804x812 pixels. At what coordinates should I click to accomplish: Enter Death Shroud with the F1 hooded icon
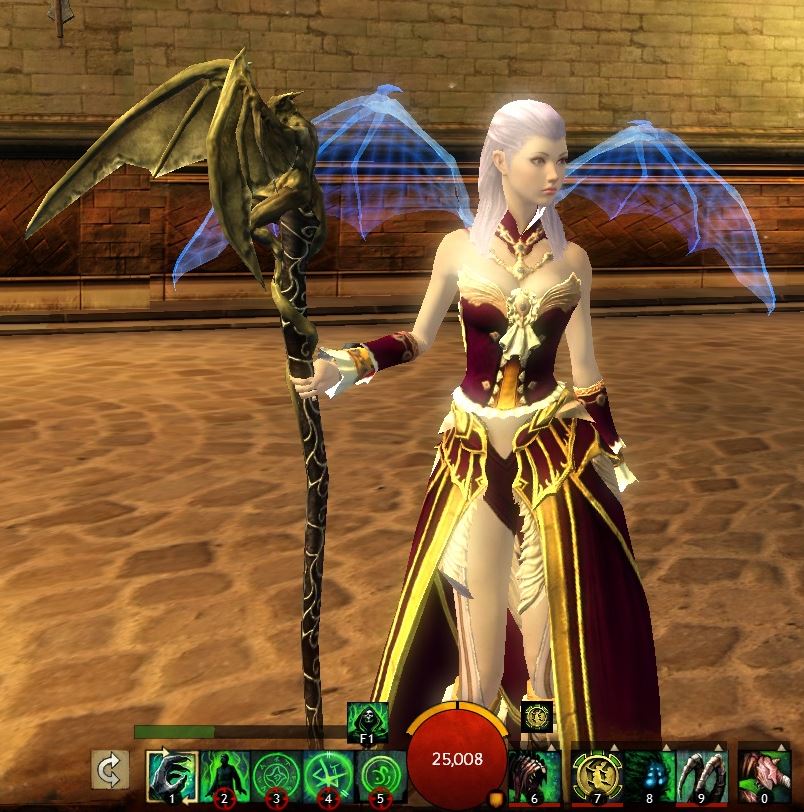pos(367,719)
